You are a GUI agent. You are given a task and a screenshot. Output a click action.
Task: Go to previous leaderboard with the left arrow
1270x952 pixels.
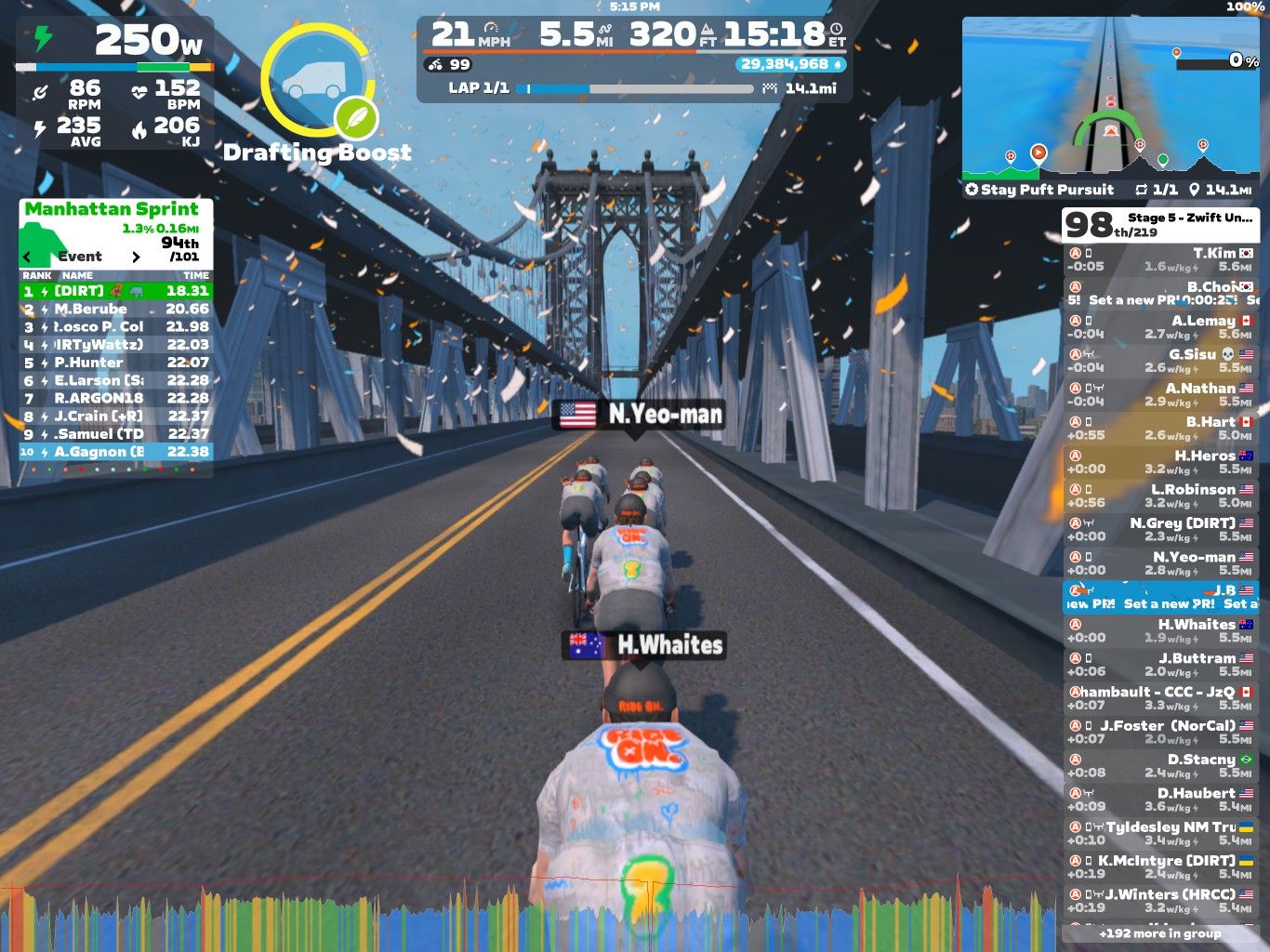[x=26, y=257]
